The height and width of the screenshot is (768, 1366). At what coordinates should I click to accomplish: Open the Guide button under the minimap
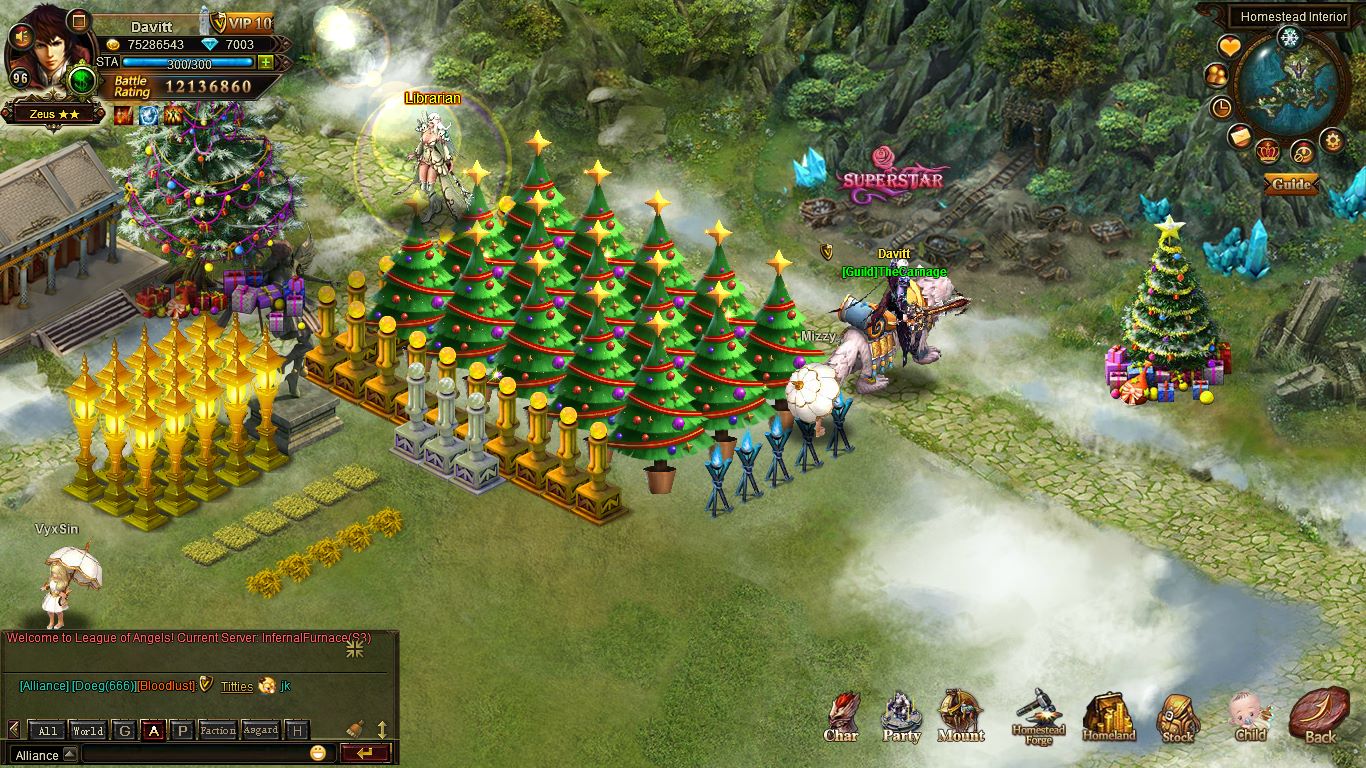point(1291,184)
